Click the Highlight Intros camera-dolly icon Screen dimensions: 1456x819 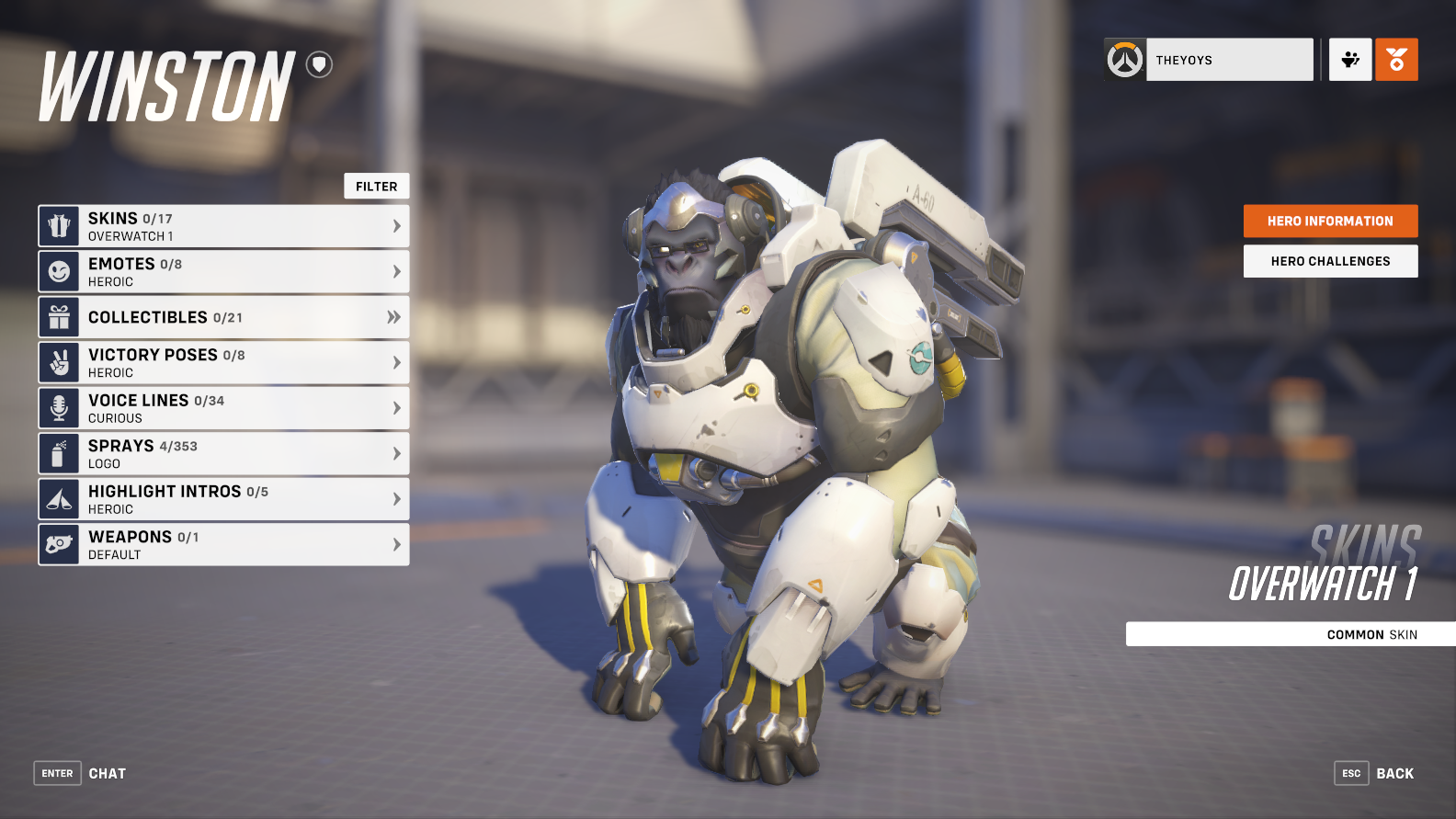point(59,498)
